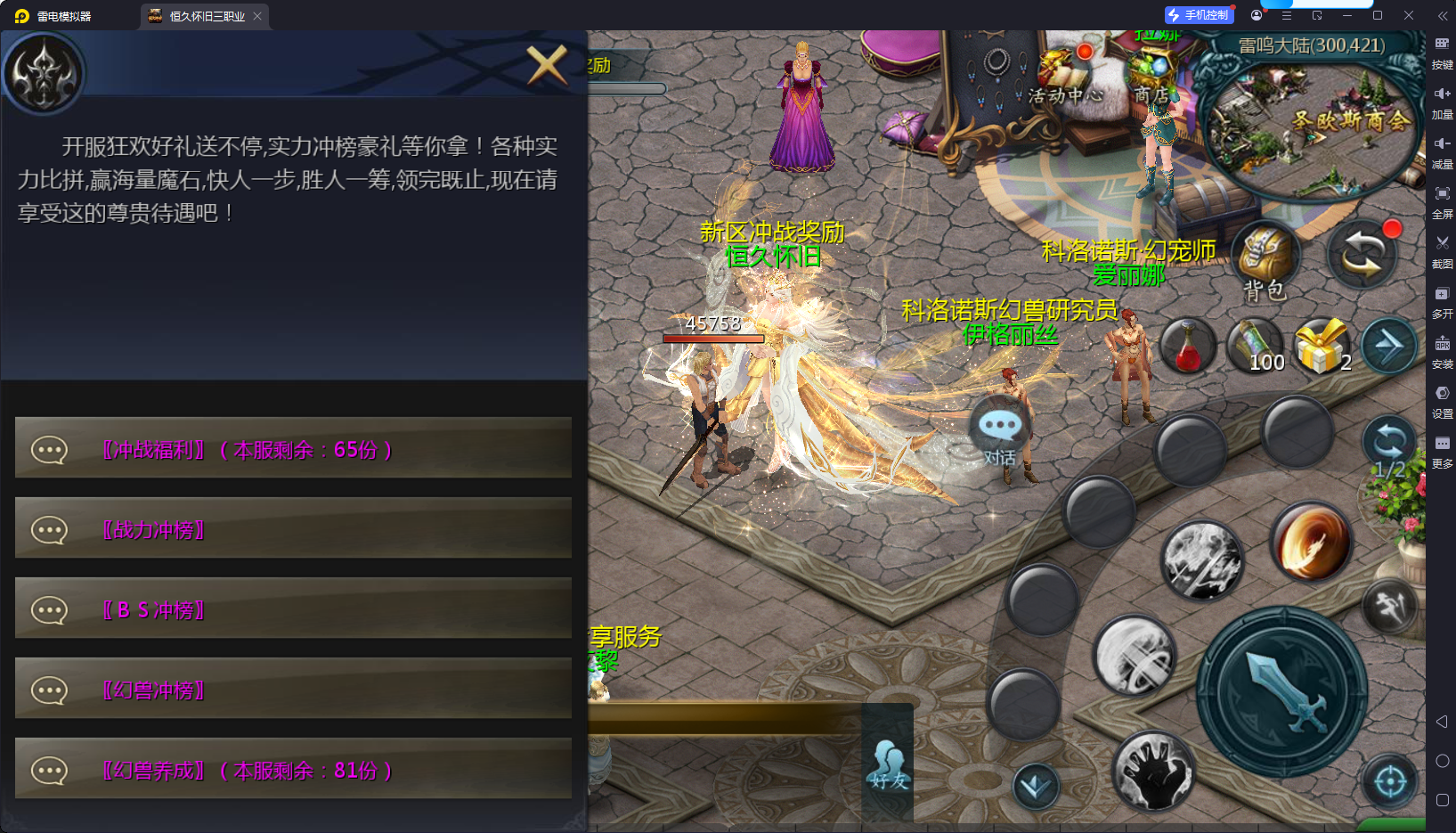Choose the 幻兽养成 dialogue option
This screenshot has height=833, width=1456.
coord(293,769)
